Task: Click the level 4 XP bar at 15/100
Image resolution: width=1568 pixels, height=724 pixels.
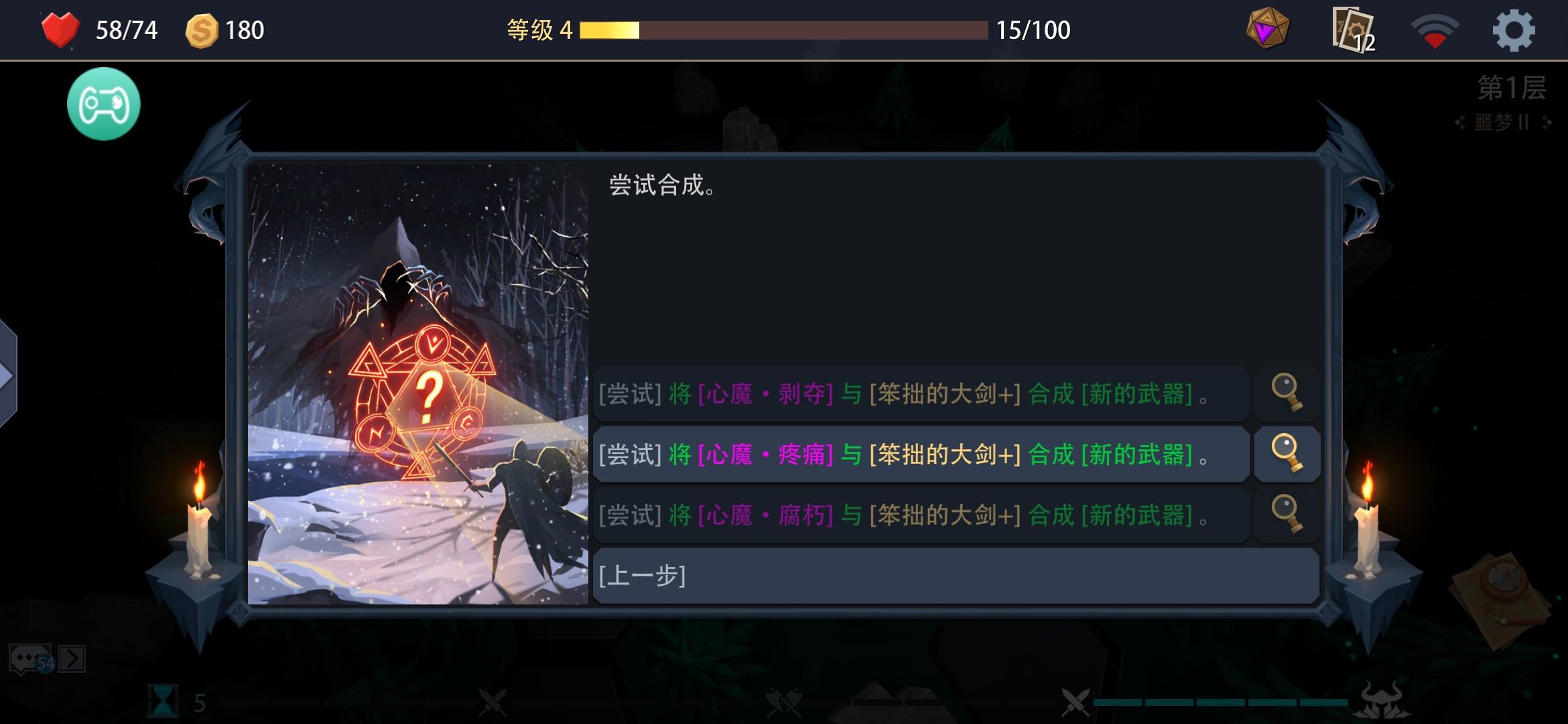Action: [x=784, y=29]
